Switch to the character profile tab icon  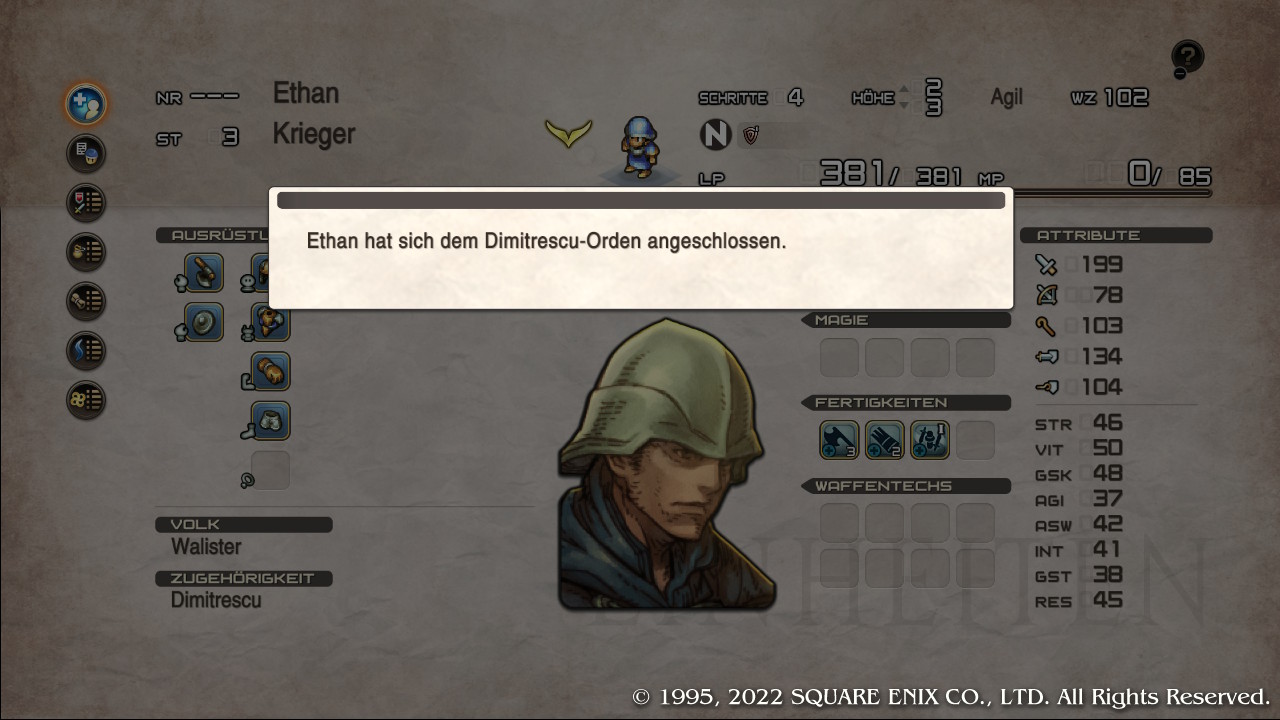(x=86, y=153)
